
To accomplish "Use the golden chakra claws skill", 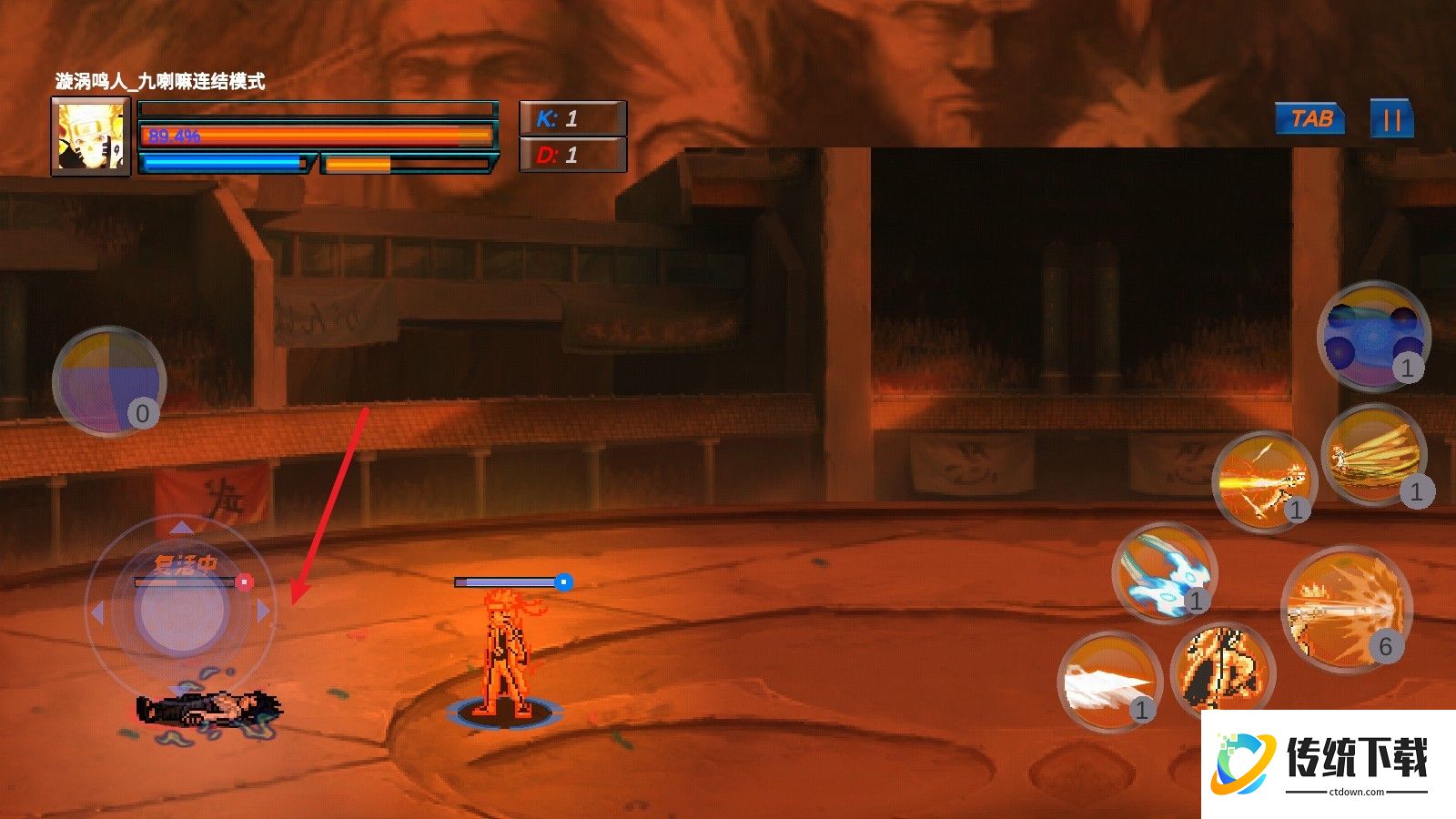I will click(x=1373, y=455).
